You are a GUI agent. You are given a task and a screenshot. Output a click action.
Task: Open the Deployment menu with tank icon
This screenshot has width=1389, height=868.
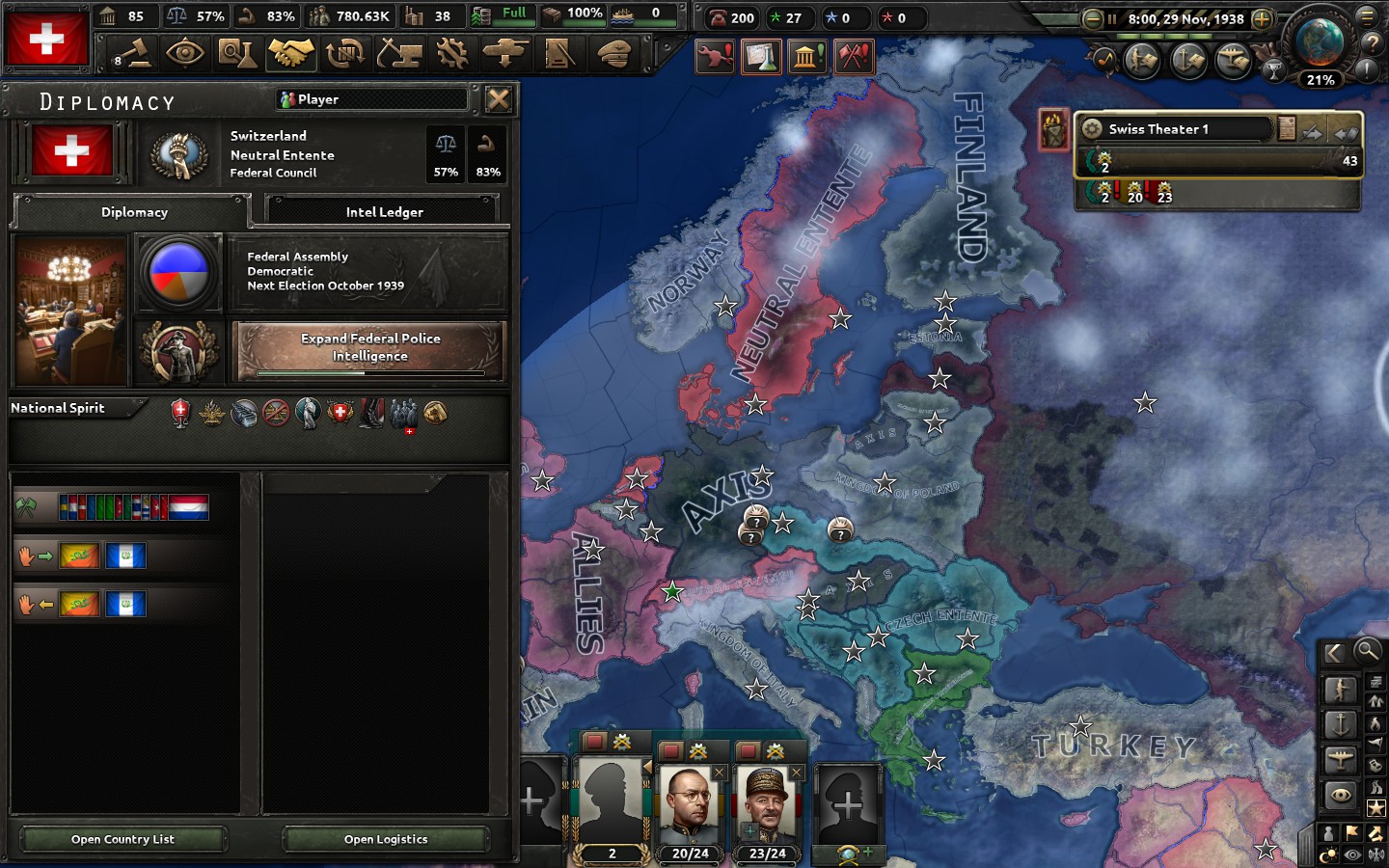pyautogui.click(x=507, y=55)
